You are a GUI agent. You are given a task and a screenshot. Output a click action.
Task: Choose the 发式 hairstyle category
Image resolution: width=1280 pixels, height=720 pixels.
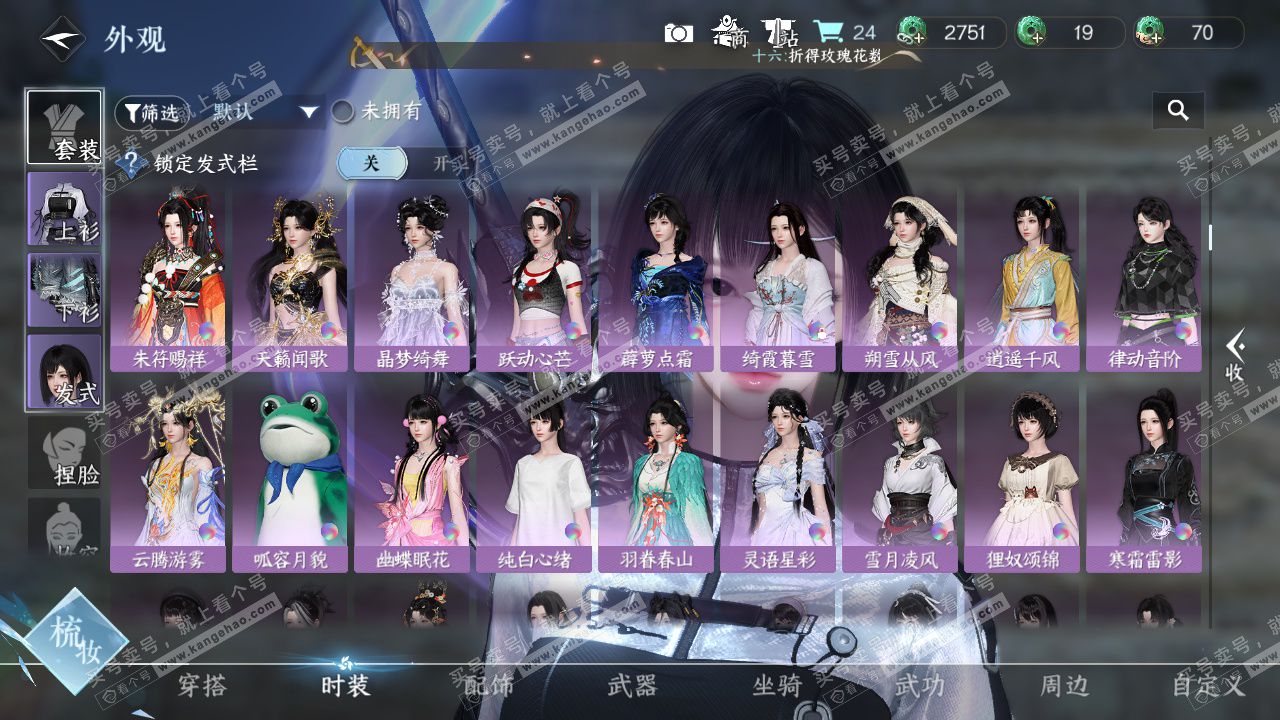coord(64,371)
